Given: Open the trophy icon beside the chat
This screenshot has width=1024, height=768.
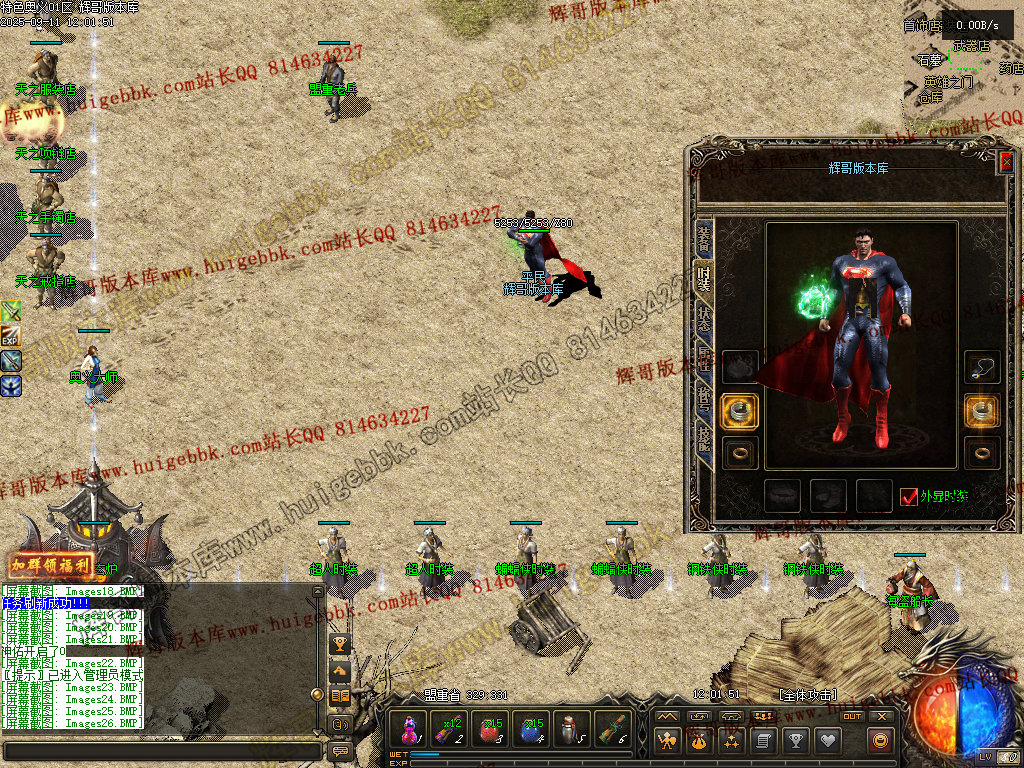Looking at the screenshot, I should [340, 645].
